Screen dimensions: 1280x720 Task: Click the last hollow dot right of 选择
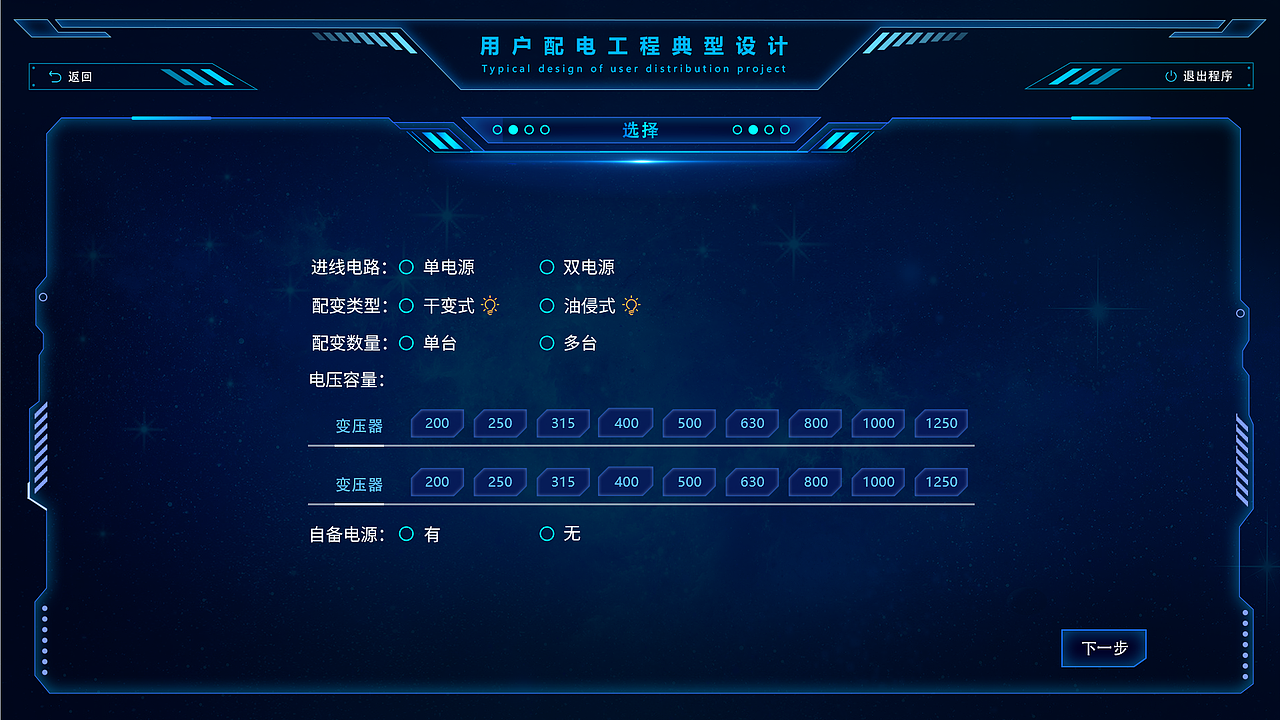783,129
